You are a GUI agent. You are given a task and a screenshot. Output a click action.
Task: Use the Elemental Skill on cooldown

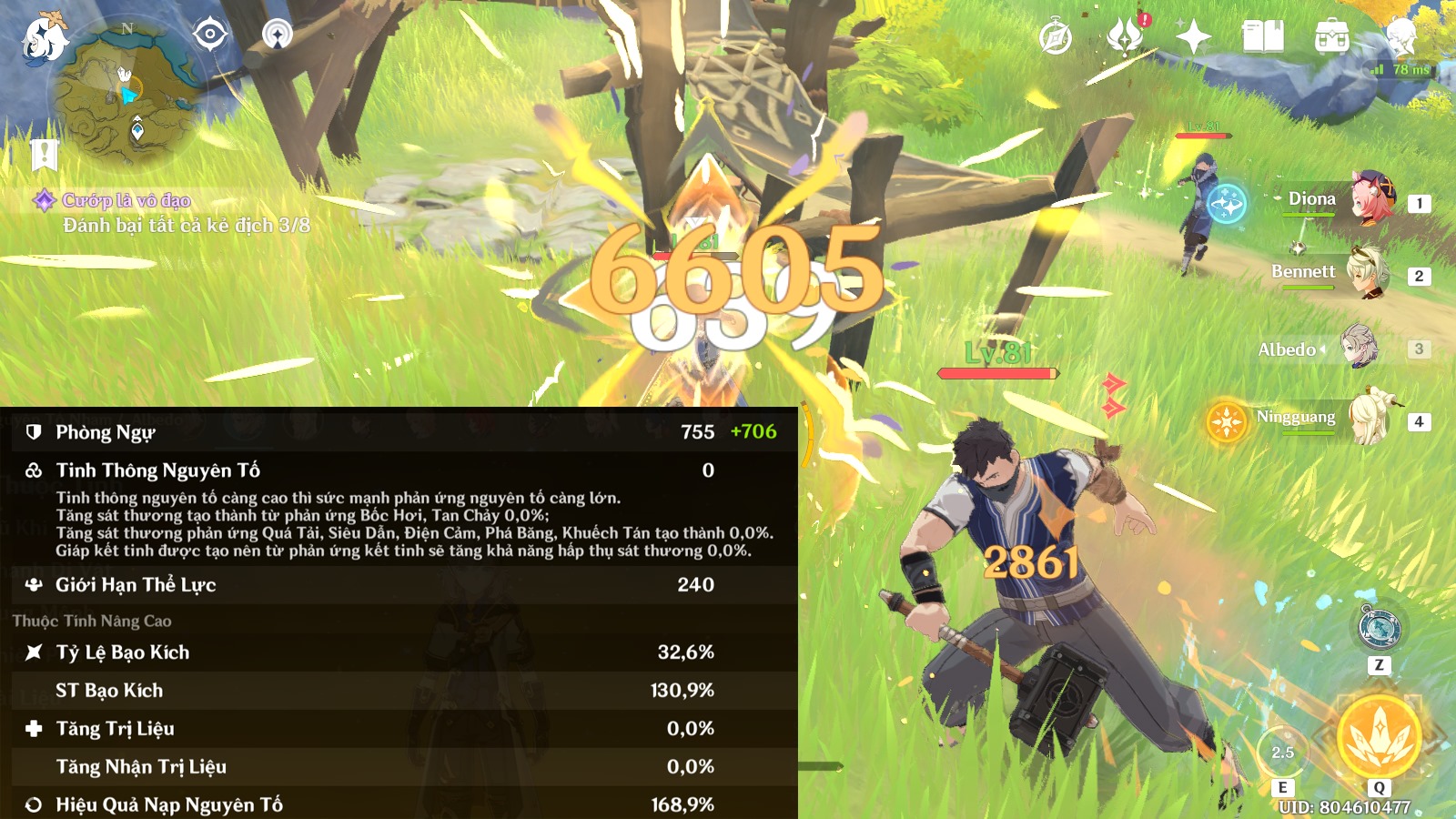tap(1282, 753)
